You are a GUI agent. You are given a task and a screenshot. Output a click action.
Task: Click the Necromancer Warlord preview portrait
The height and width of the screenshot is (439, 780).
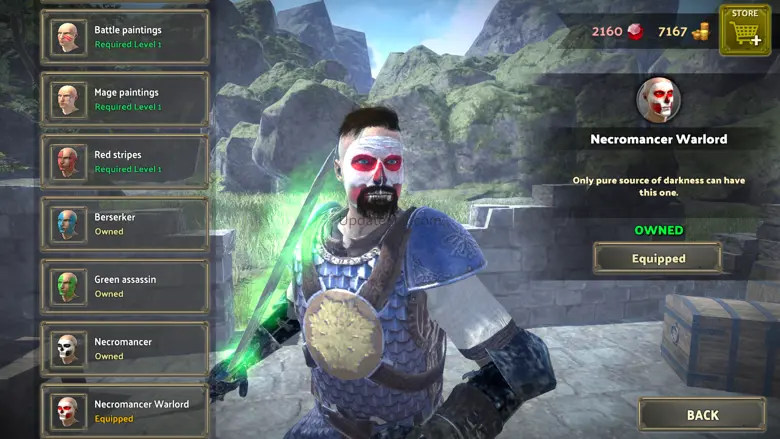pyautogui.click(x=658, y=100)
